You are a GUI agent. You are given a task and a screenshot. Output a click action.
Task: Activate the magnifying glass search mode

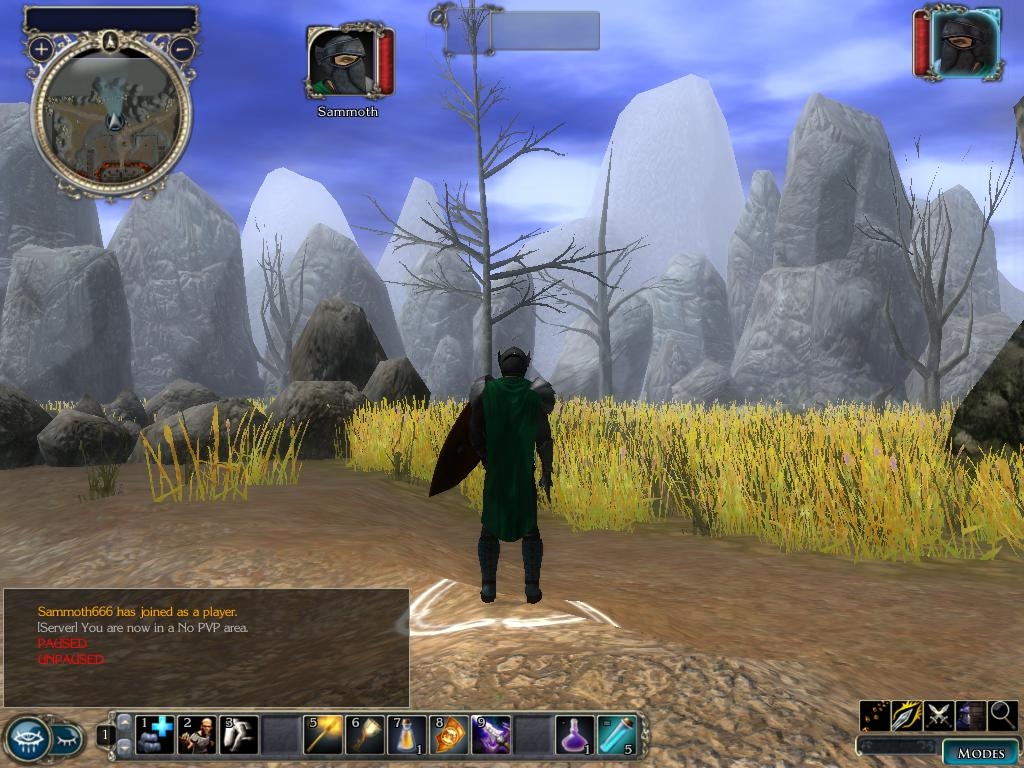coord(1003,715)
